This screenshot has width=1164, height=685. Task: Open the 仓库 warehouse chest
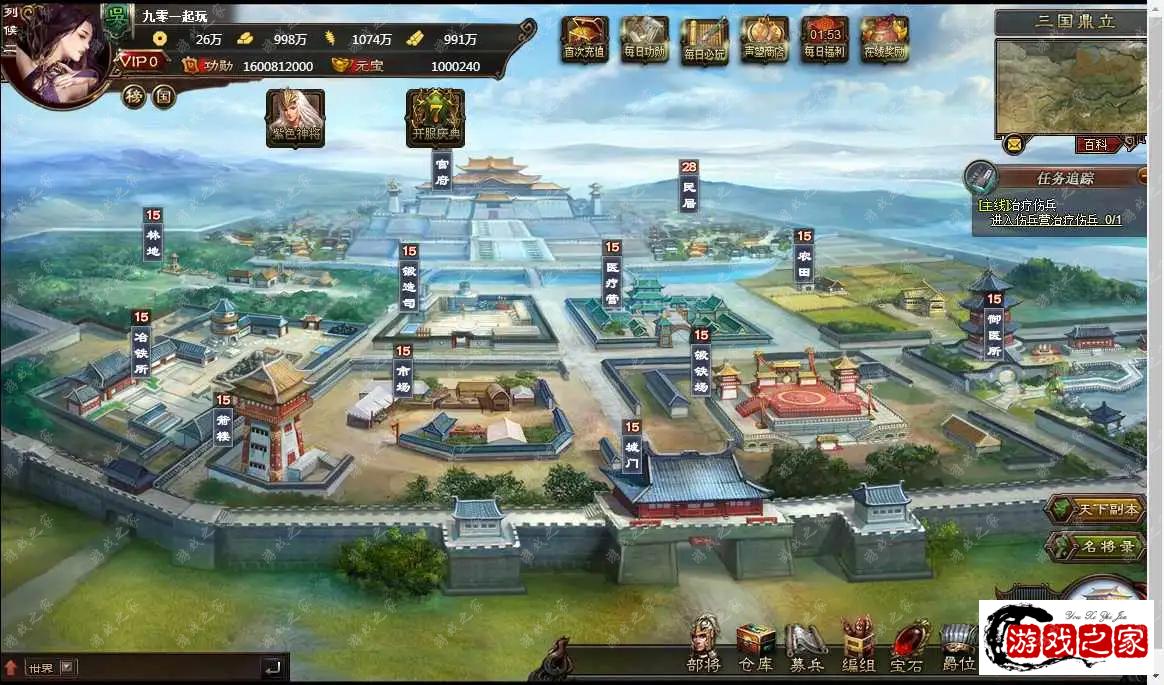(756, 645)
